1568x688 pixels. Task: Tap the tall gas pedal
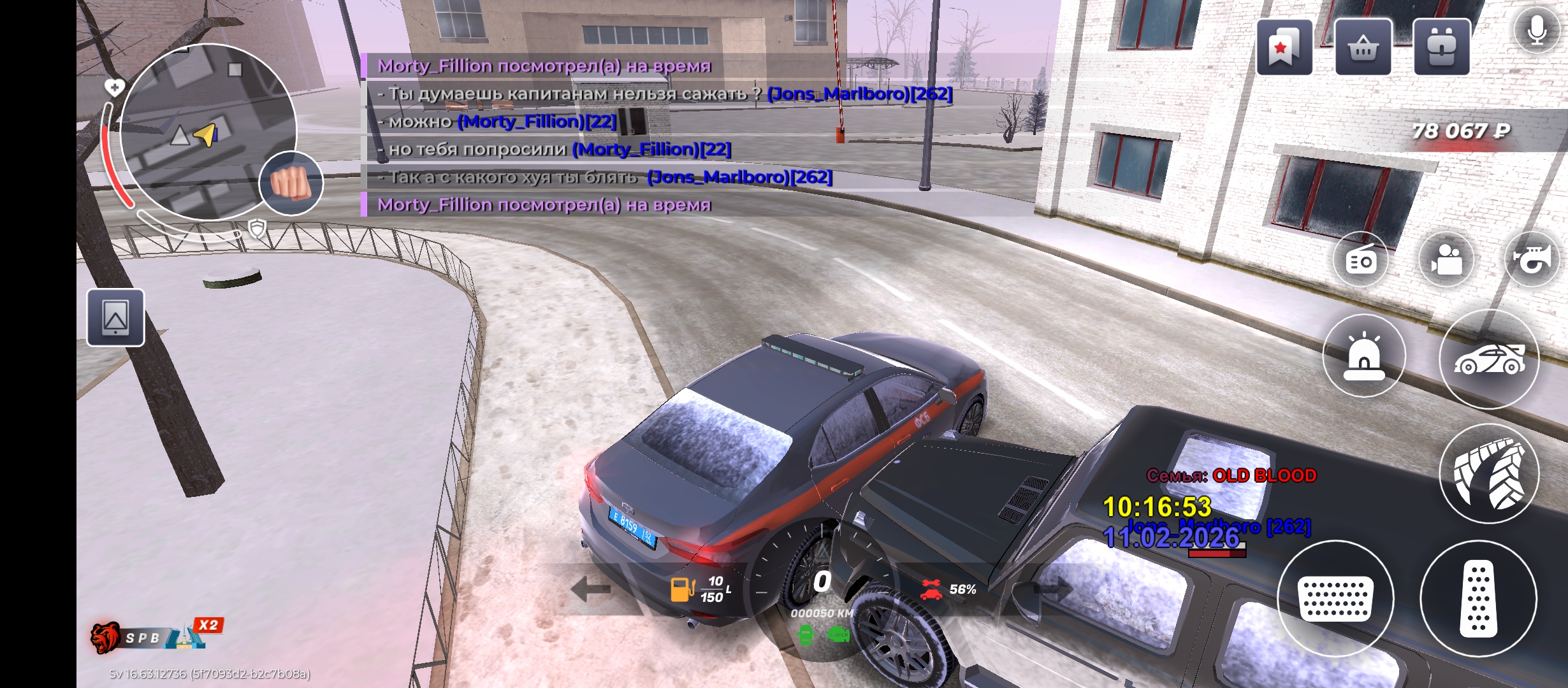click(x=1478, y=599)
